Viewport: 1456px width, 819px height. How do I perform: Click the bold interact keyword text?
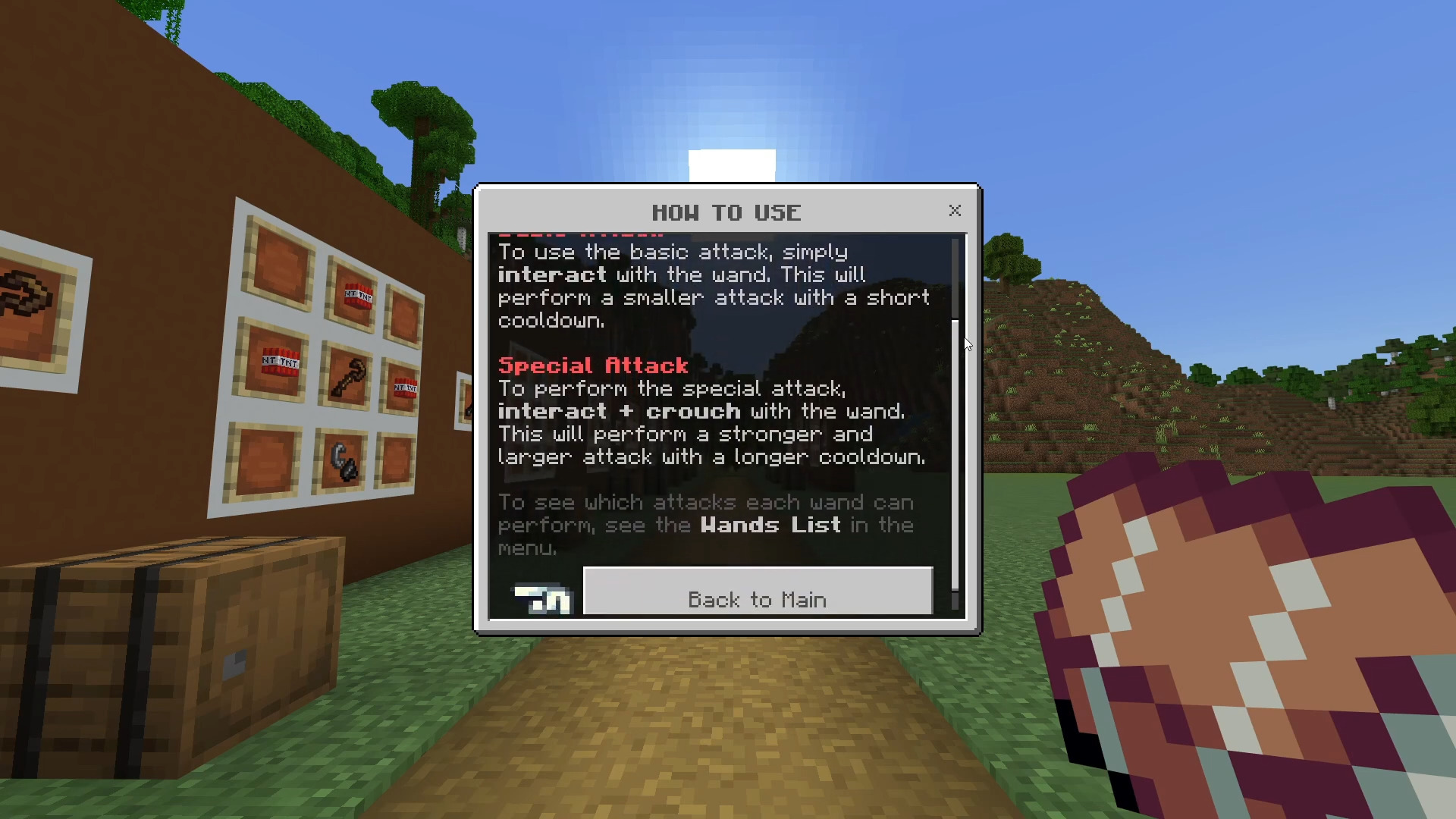pos(551,275)
